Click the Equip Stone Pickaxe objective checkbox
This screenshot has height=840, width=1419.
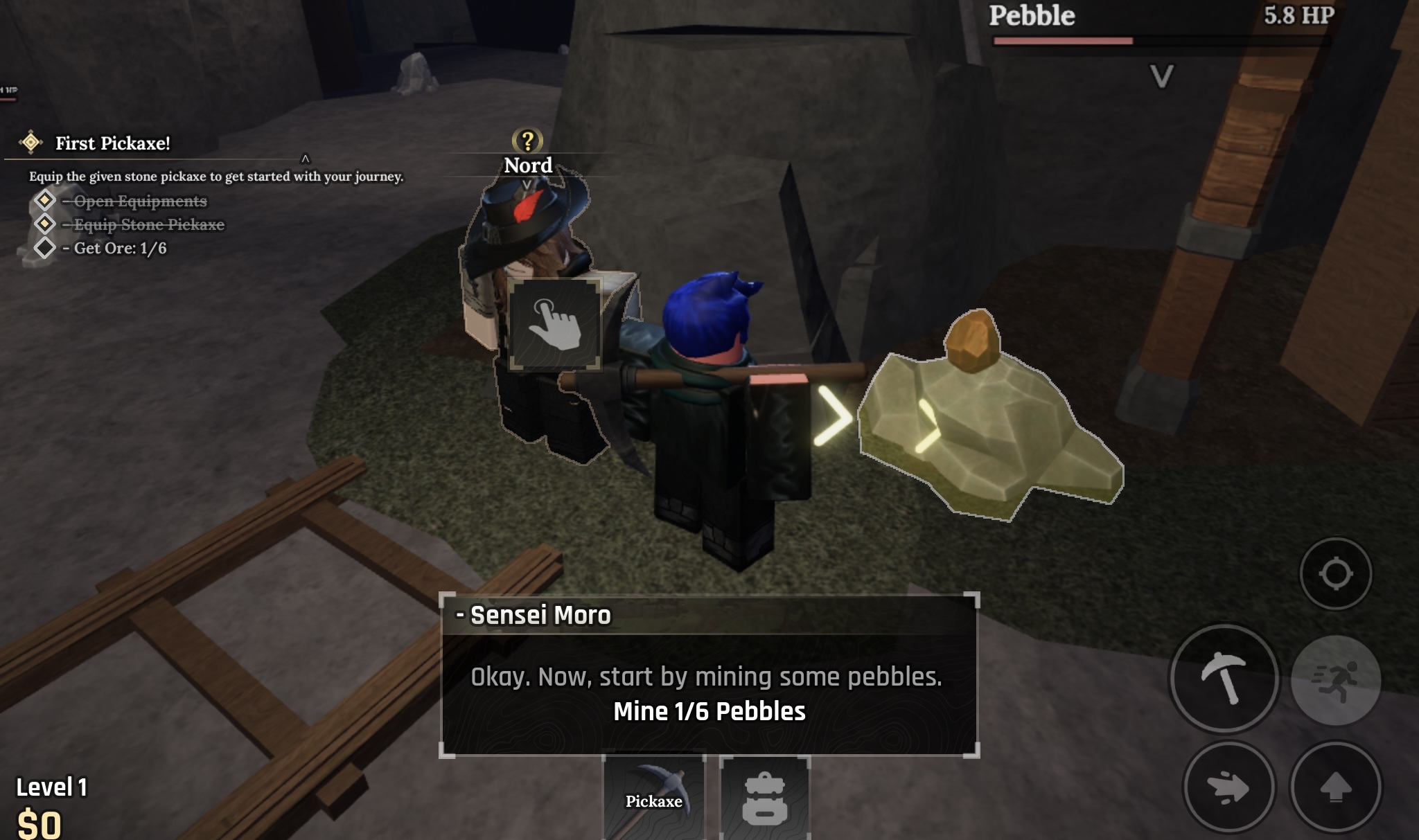(46, 224)
